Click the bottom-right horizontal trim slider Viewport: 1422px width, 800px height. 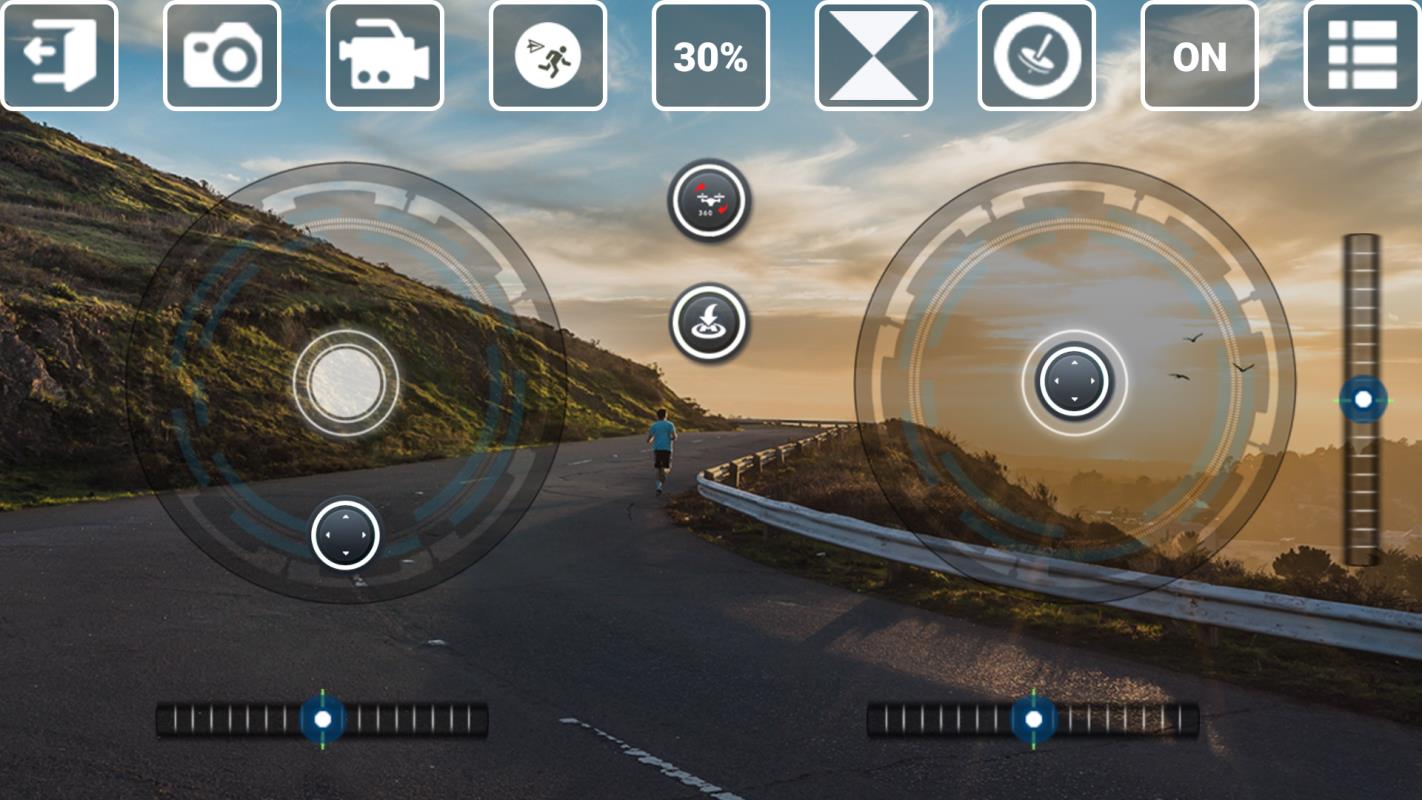tap(1033, 719)
